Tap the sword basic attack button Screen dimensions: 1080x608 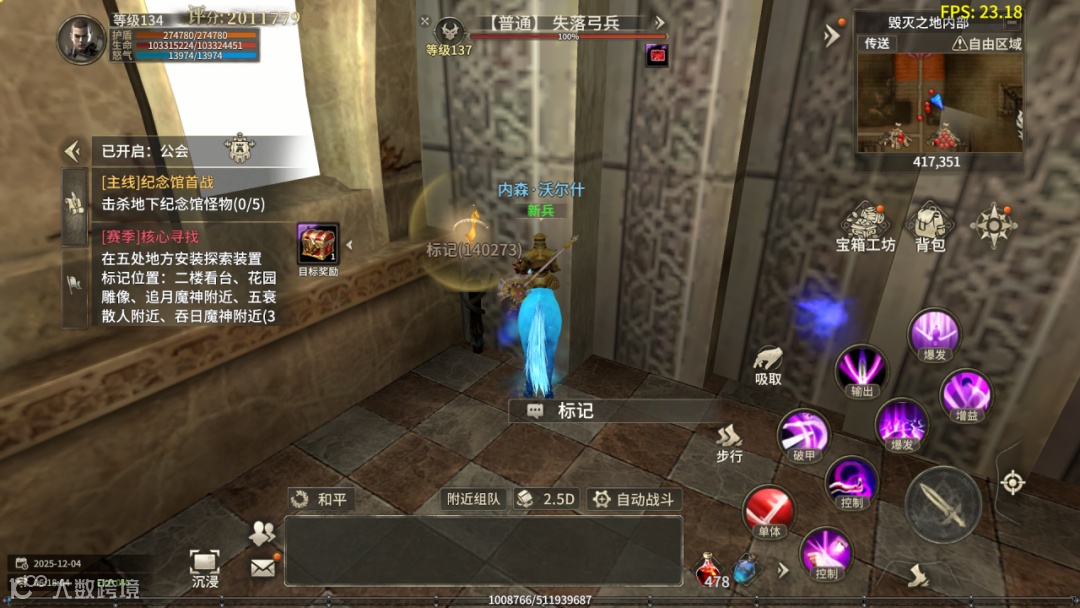pyautogui.click(x=942, y=504)
